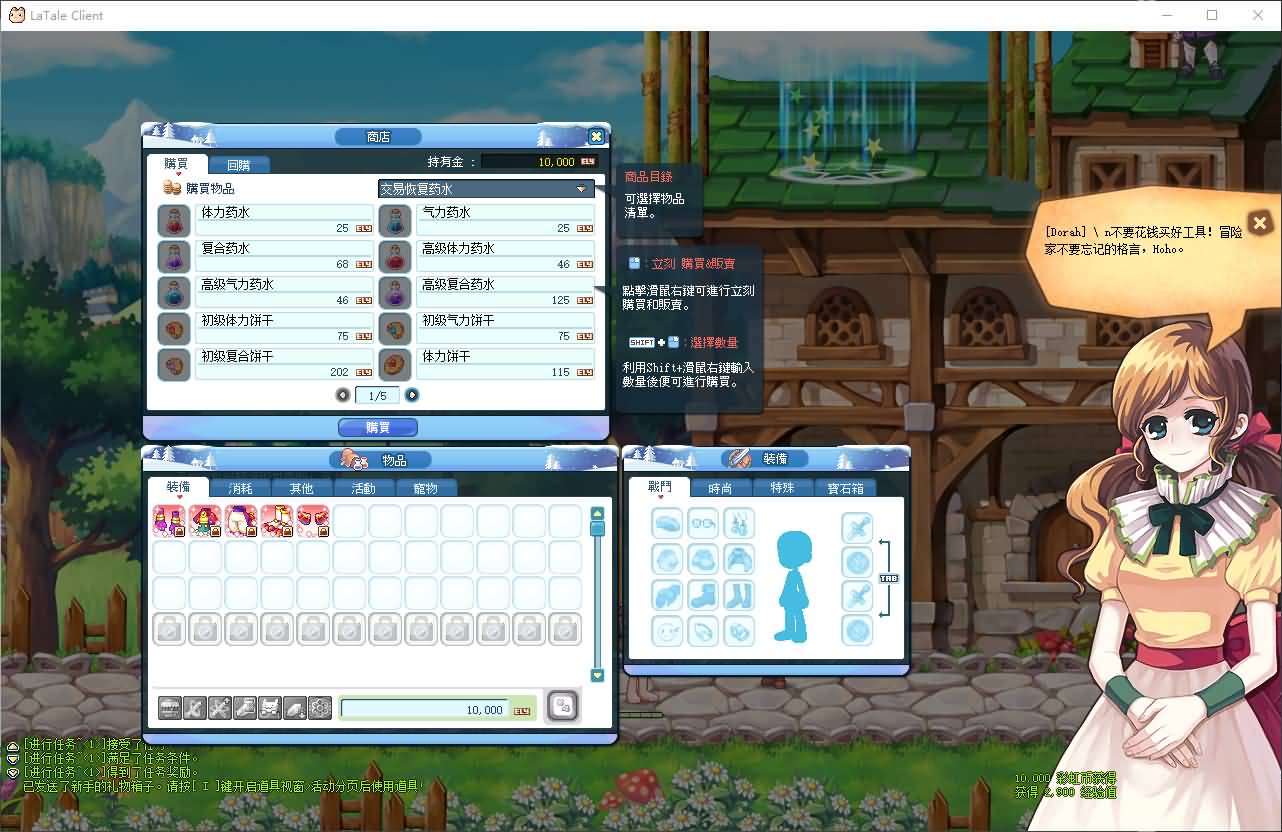Image resolution: width=1282 pixels, height=832 pixels.
Task: Click the hat equipment slot icon
Action: 667,523
